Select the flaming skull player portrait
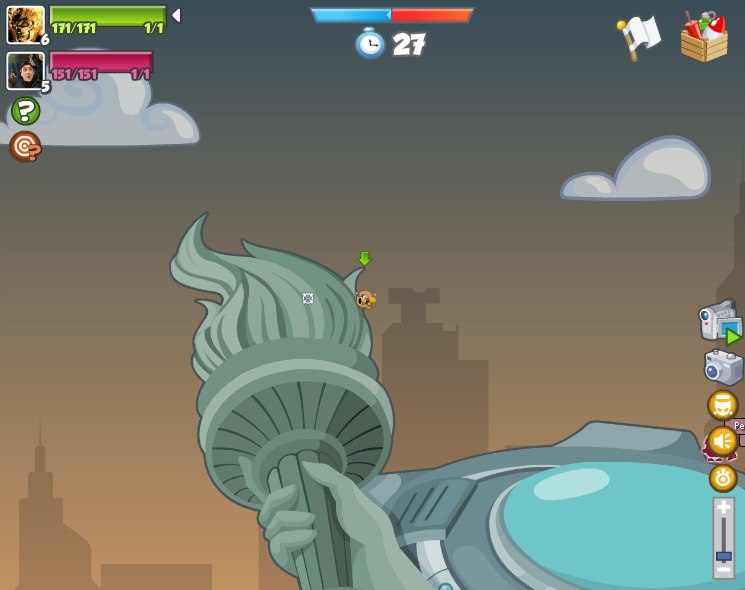This screenshot has height=590, width=745. tap(25, 24)
